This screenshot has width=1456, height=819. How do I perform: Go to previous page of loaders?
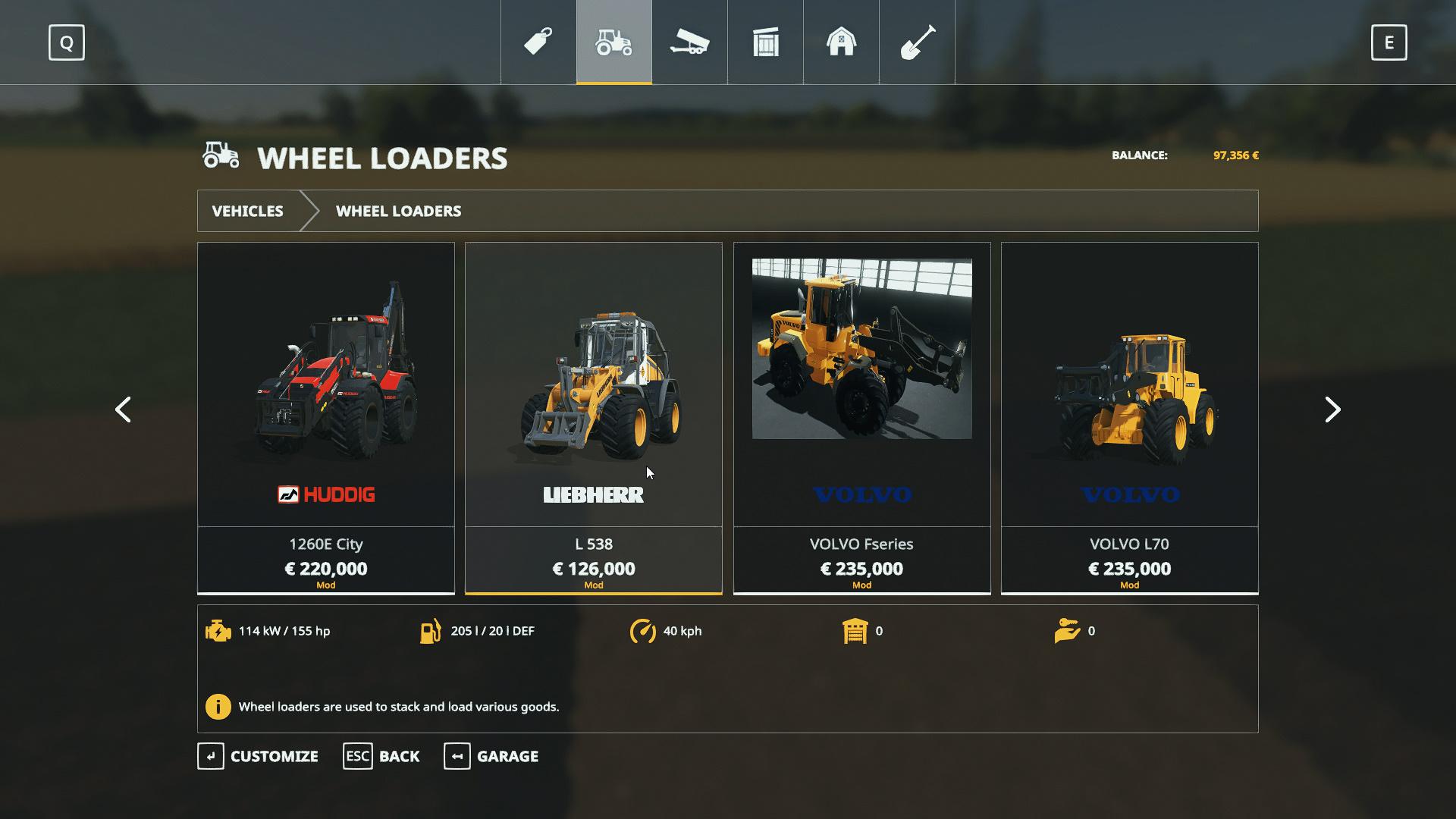pos(123,409)
